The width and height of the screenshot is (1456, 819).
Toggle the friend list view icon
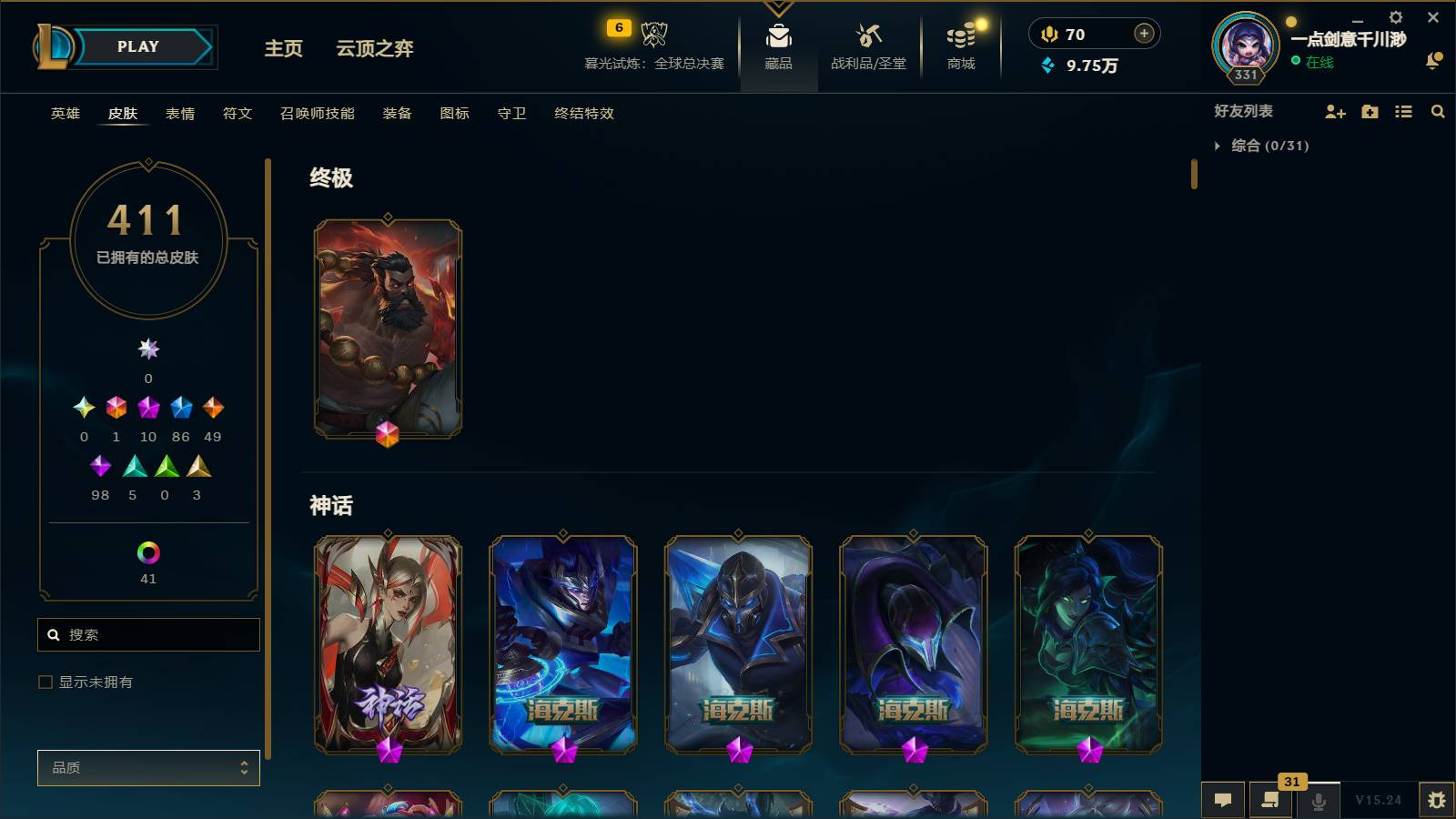click(x=1404, y=112)
